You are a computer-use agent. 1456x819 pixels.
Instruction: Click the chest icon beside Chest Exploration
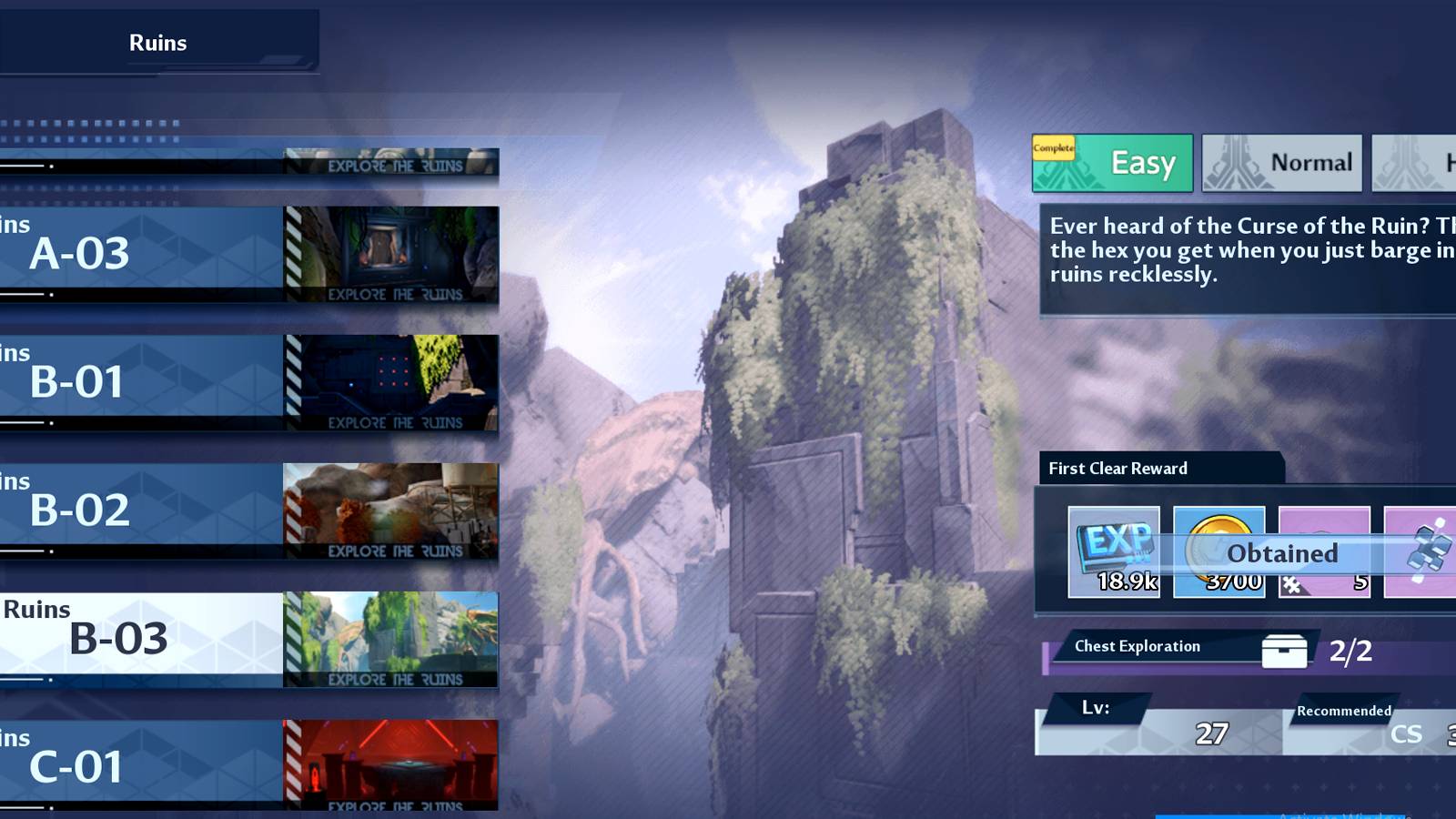point(1285,650)
